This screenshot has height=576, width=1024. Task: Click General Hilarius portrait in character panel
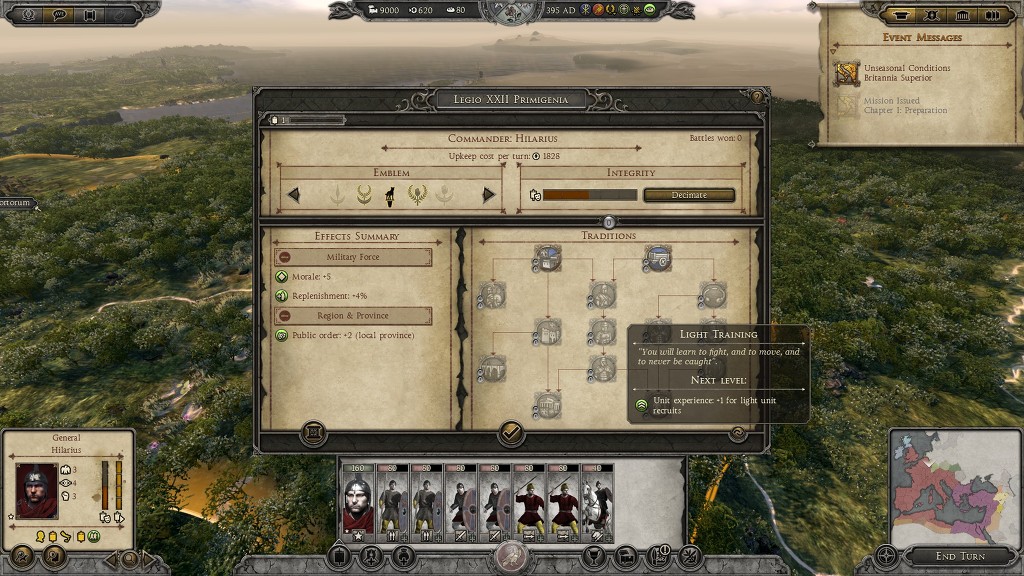tap(36, 490)
